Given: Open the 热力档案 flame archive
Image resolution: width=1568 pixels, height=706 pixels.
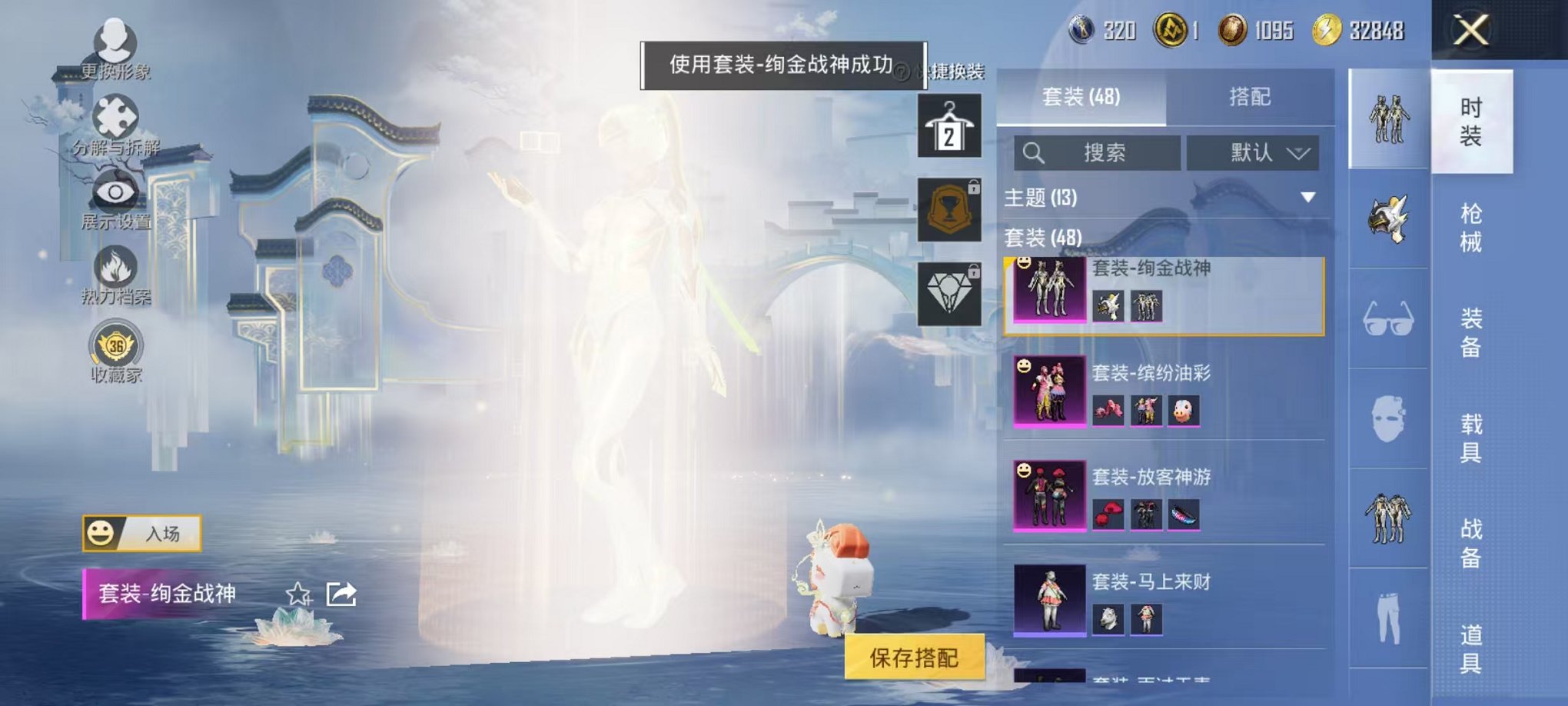Looking at the screenshot, I should pyautogui.click(x=114, y=265).
